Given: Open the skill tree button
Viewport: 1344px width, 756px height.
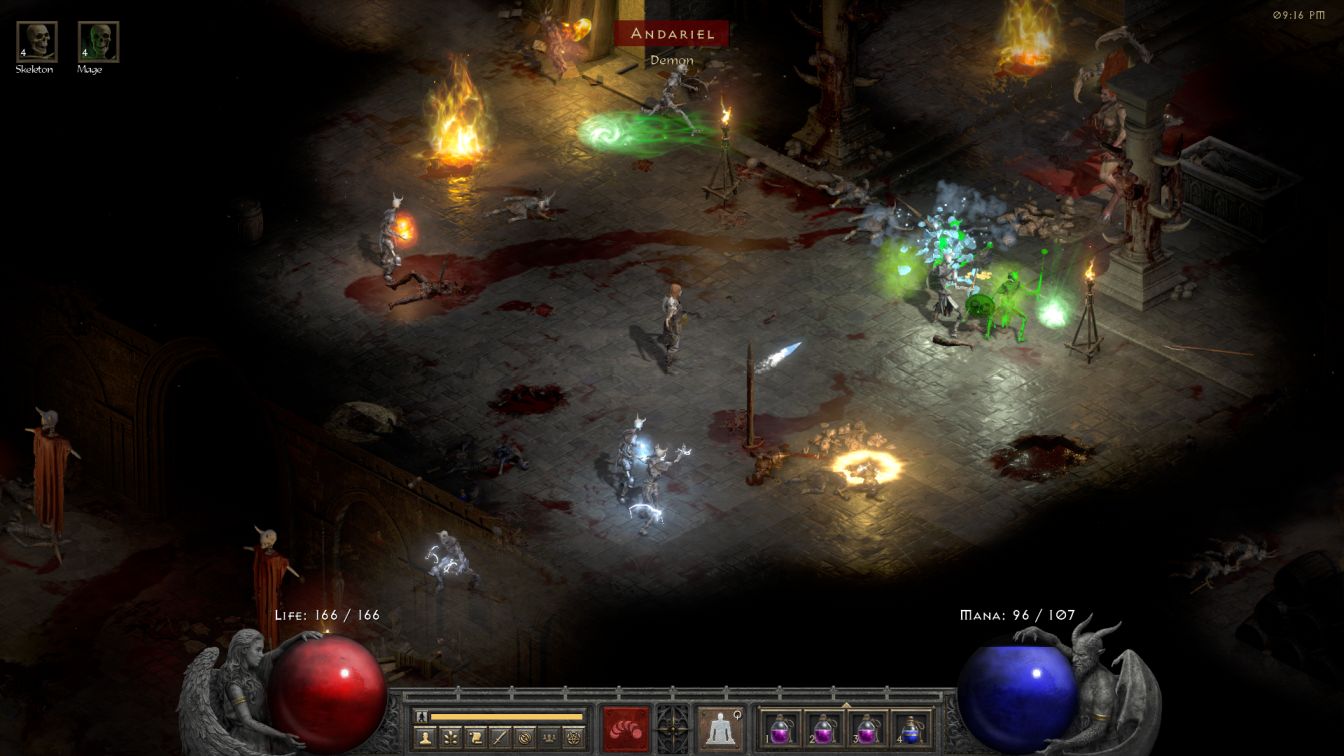Looking at the screenshot, I should tap(449, 738).
